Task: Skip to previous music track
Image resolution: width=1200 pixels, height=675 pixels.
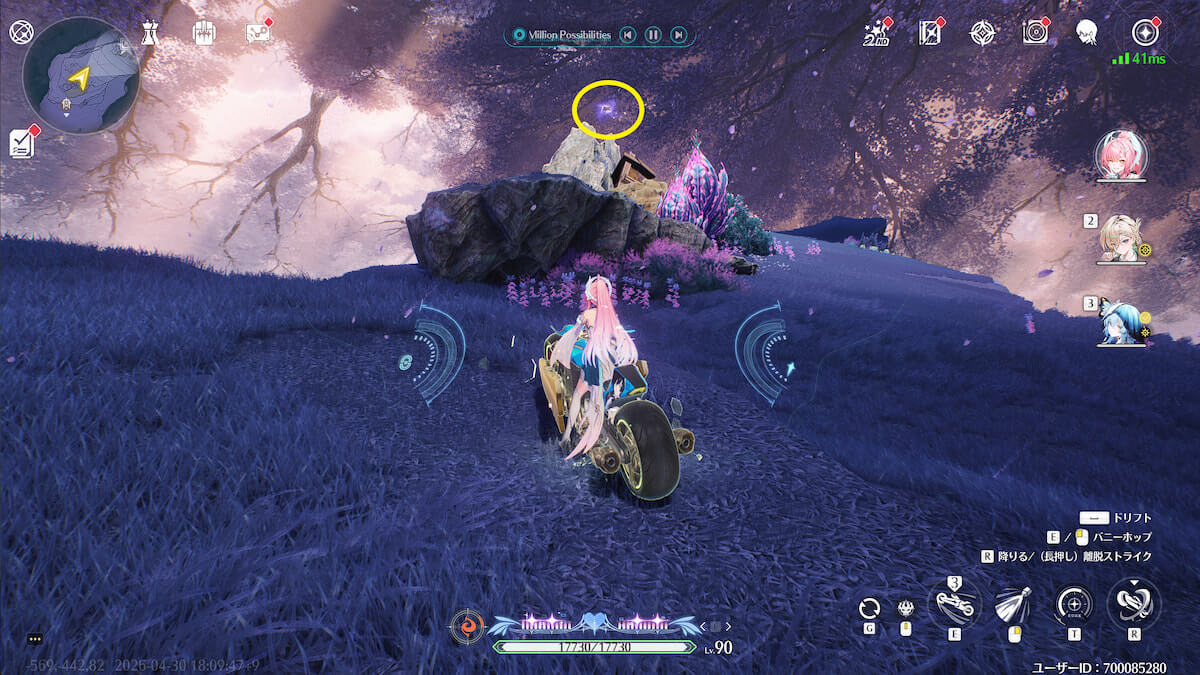Action: (627, 35)
